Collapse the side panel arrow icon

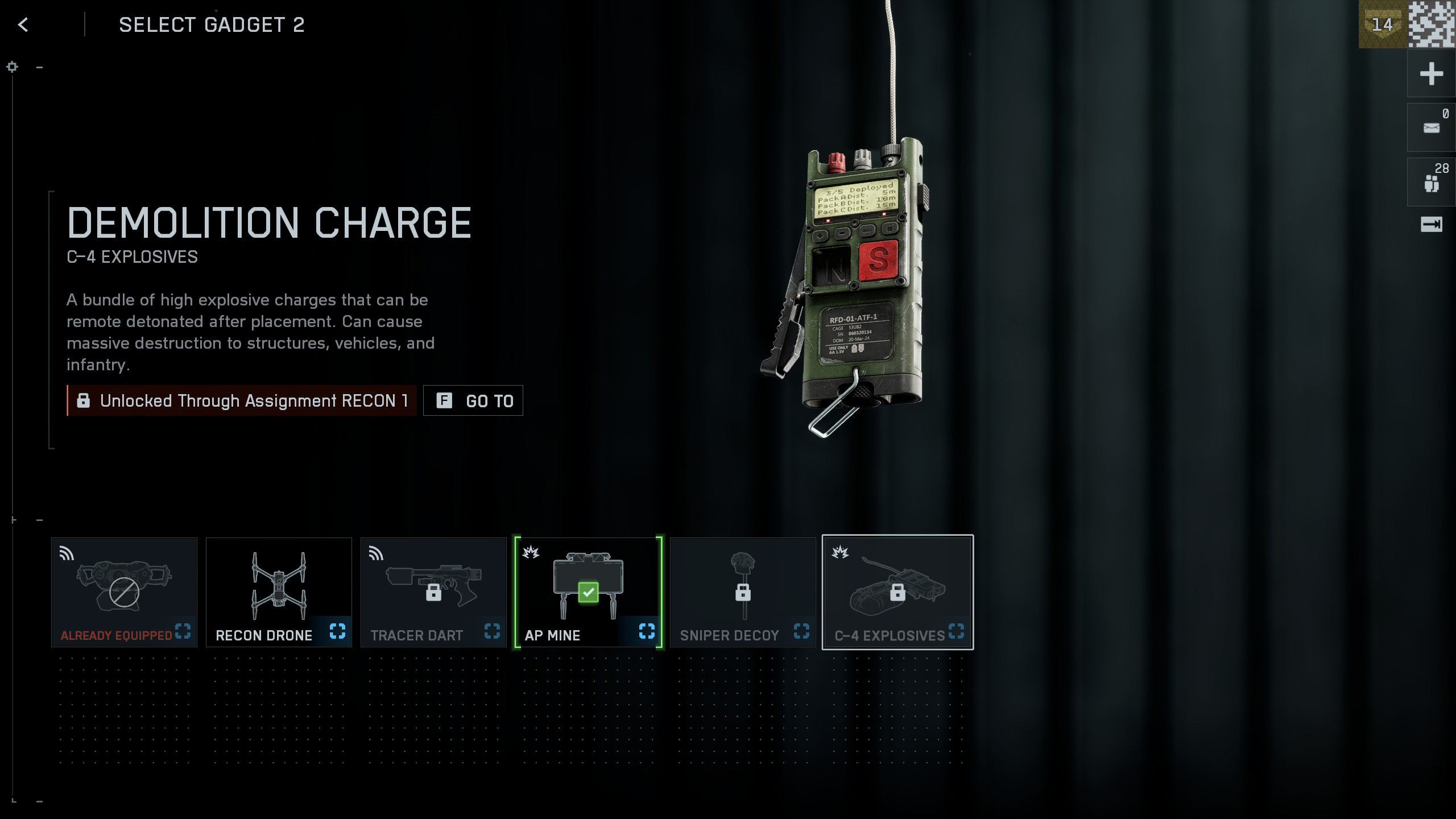coord(1431,225)
